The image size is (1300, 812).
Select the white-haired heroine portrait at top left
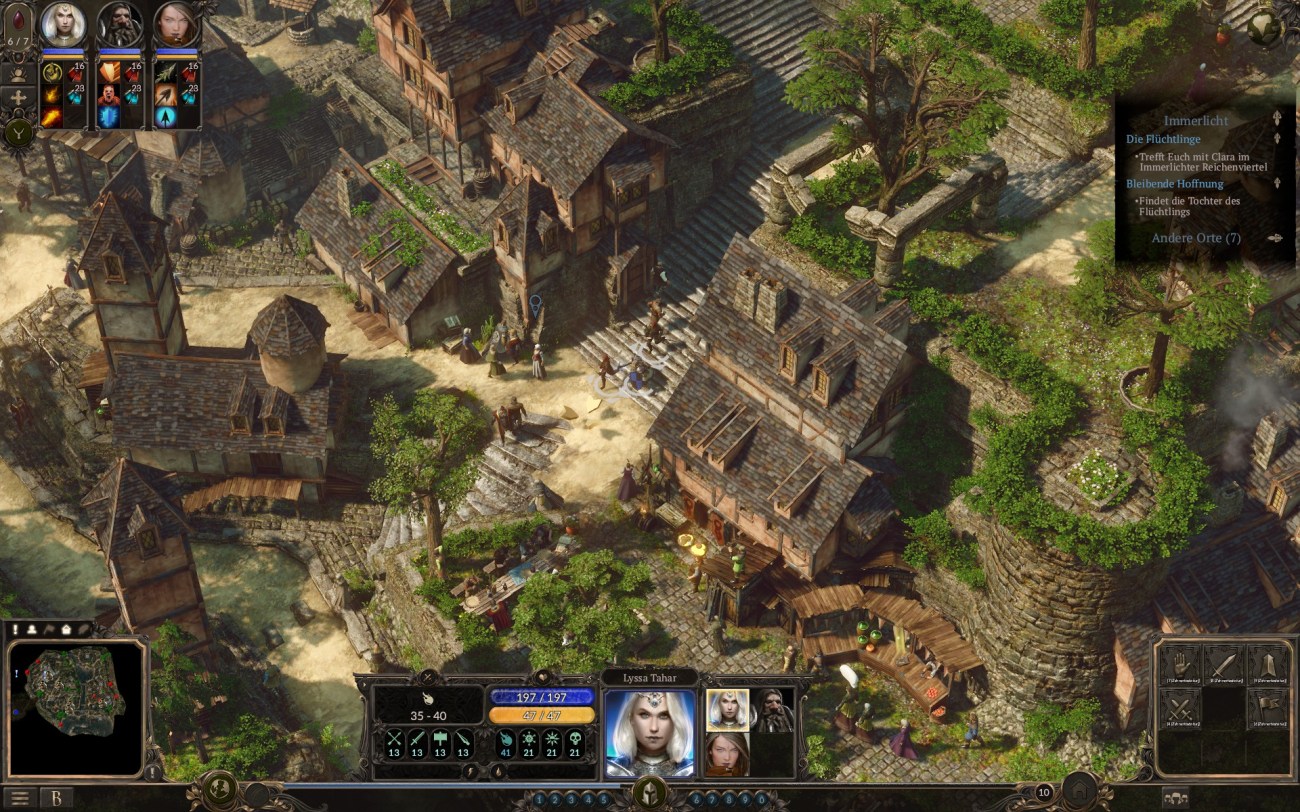pos(63,24)
